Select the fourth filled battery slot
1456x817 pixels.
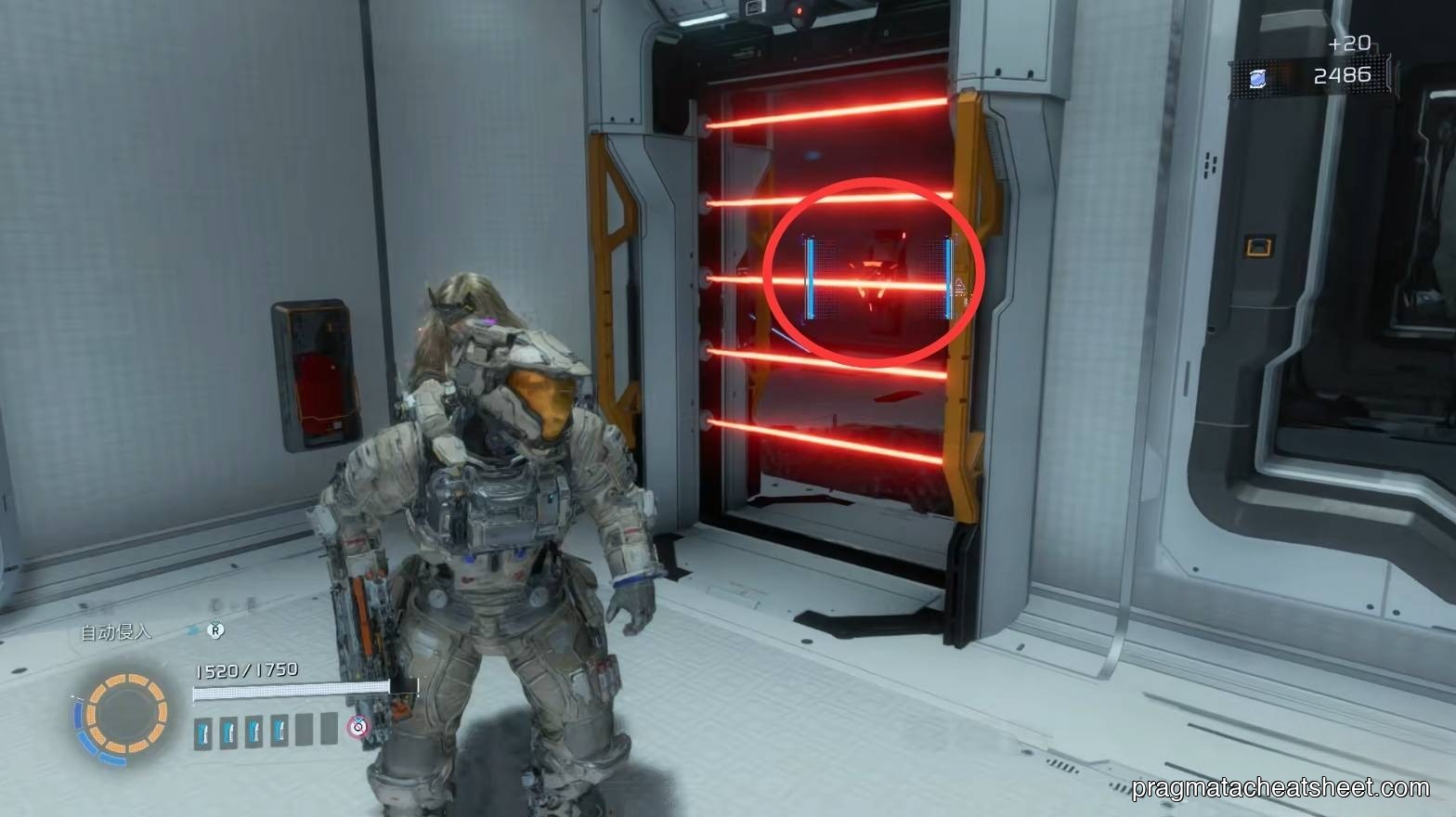pyautogui.click(x=279, y=733)
